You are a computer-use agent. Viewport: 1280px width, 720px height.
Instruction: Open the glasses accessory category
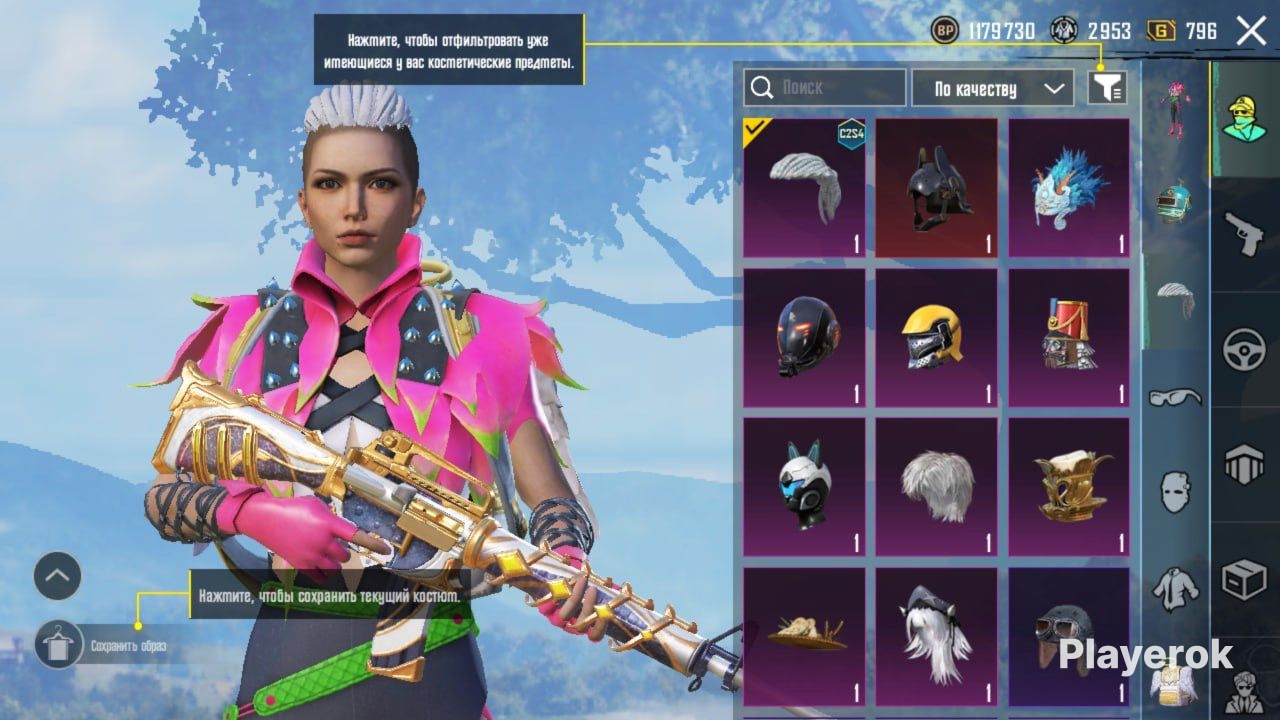1175,398
